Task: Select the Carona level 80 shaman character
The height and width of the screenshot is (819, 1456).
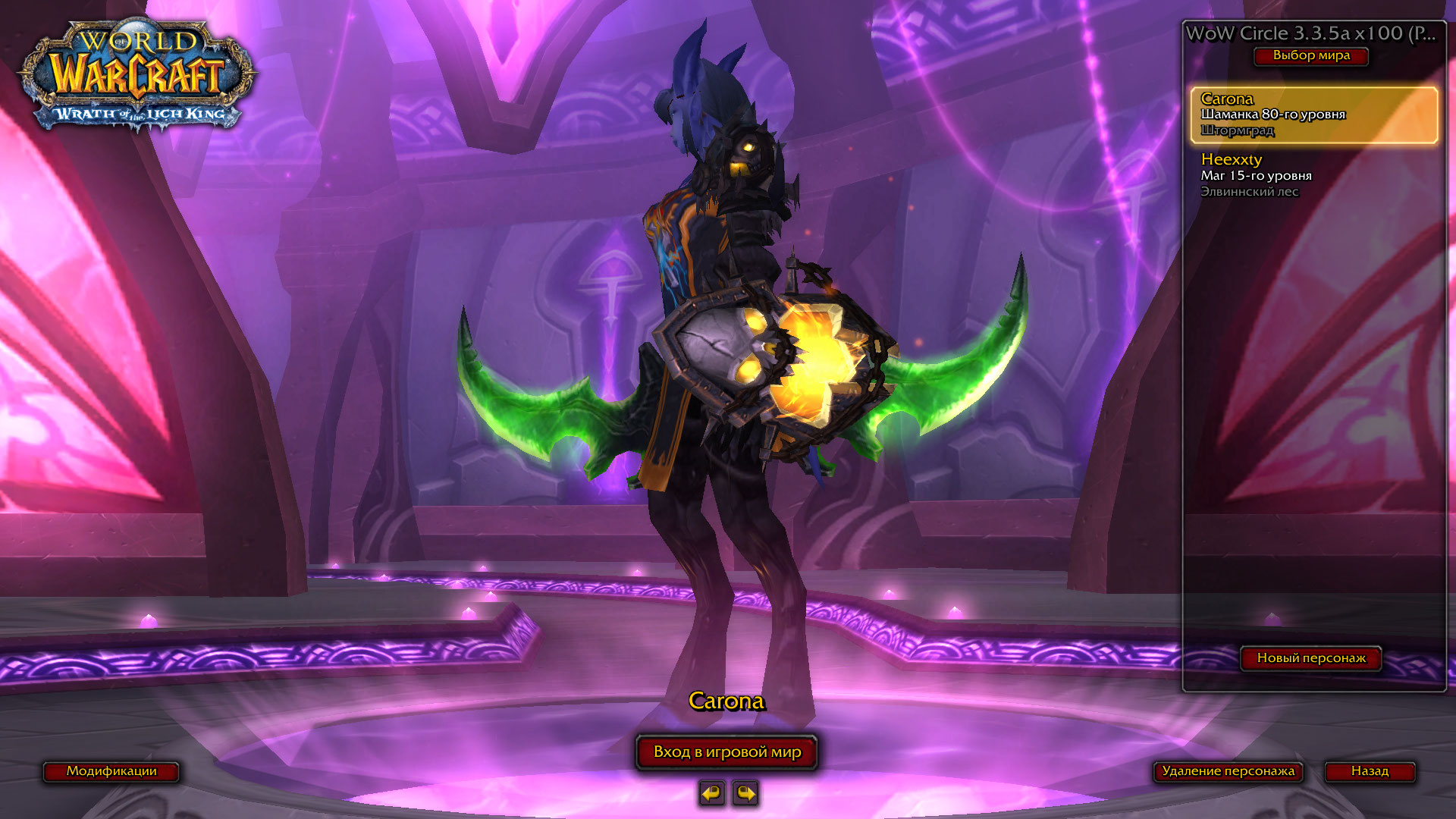Action: 1313,115
